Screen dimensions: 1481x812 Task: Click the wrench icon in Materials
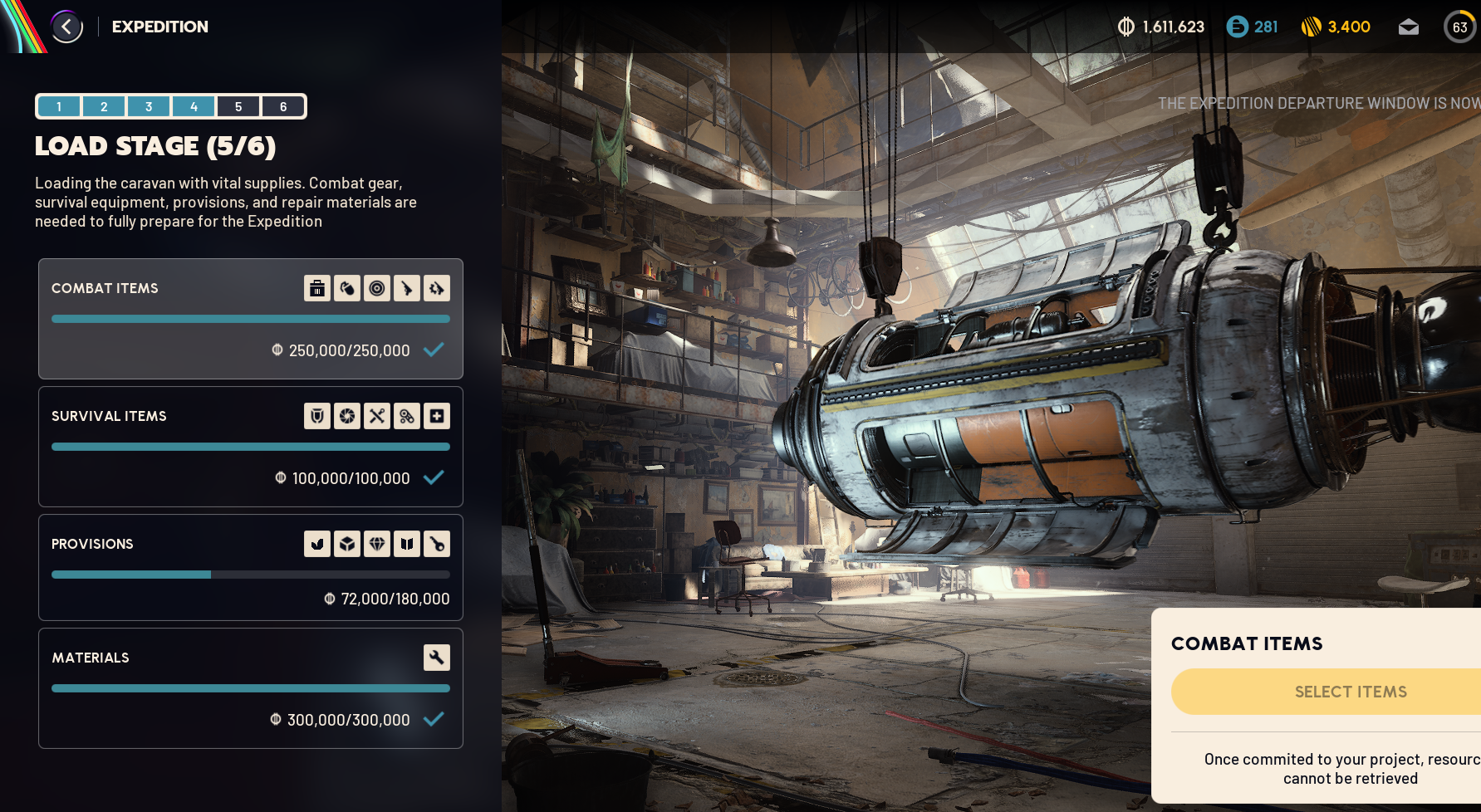point(437,658)
